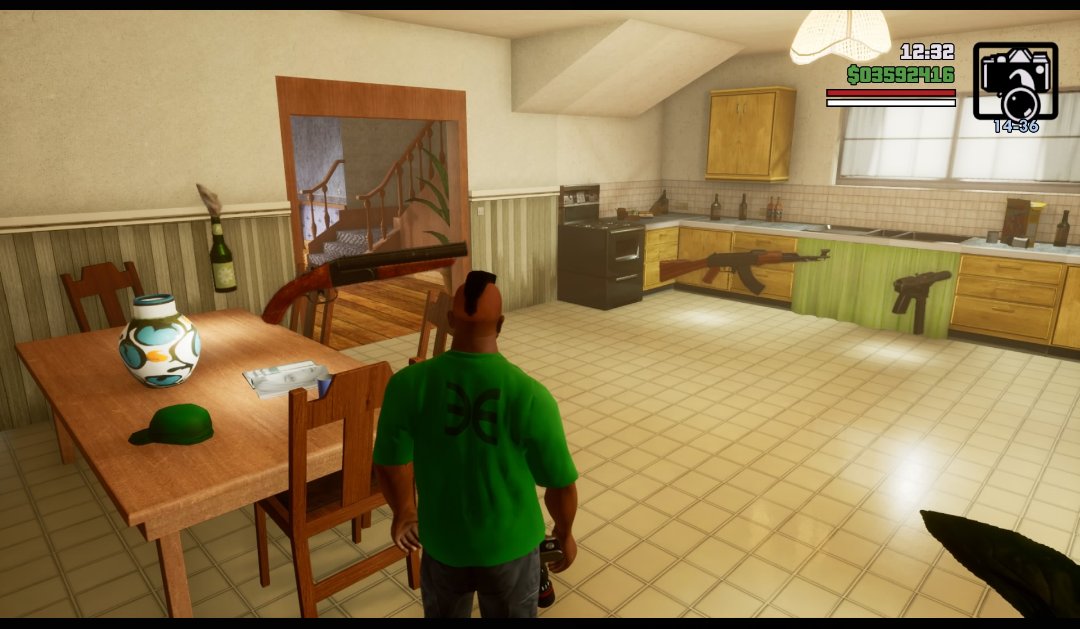Select the camera weapon icon
Viewport: 1080px width, 629px height.
[x=1015, y=82]
